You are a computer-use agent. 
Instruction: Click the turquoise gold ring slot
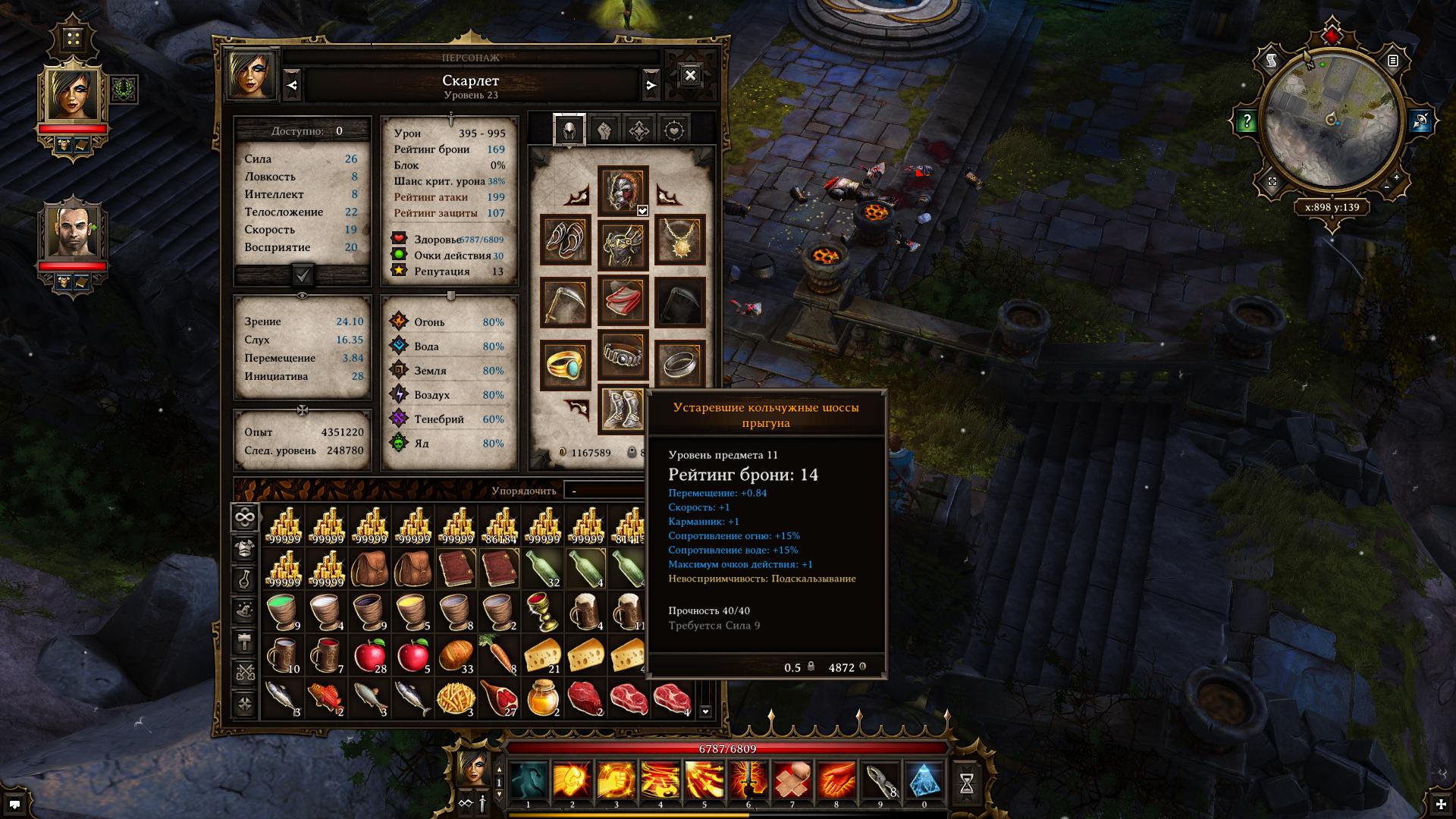tap(565, 366)
